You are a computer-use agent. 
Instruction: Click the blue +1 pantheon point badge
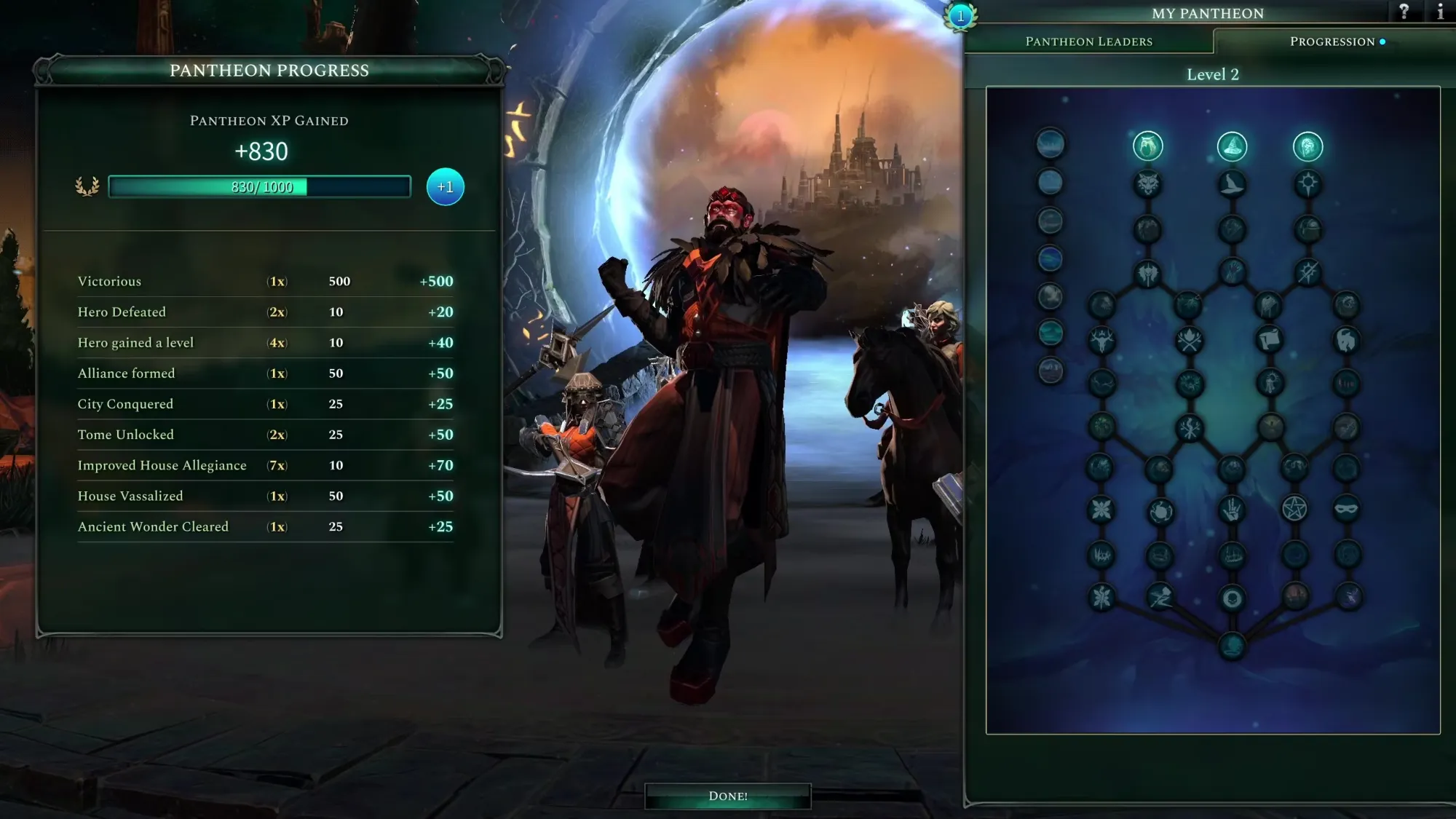445,187
